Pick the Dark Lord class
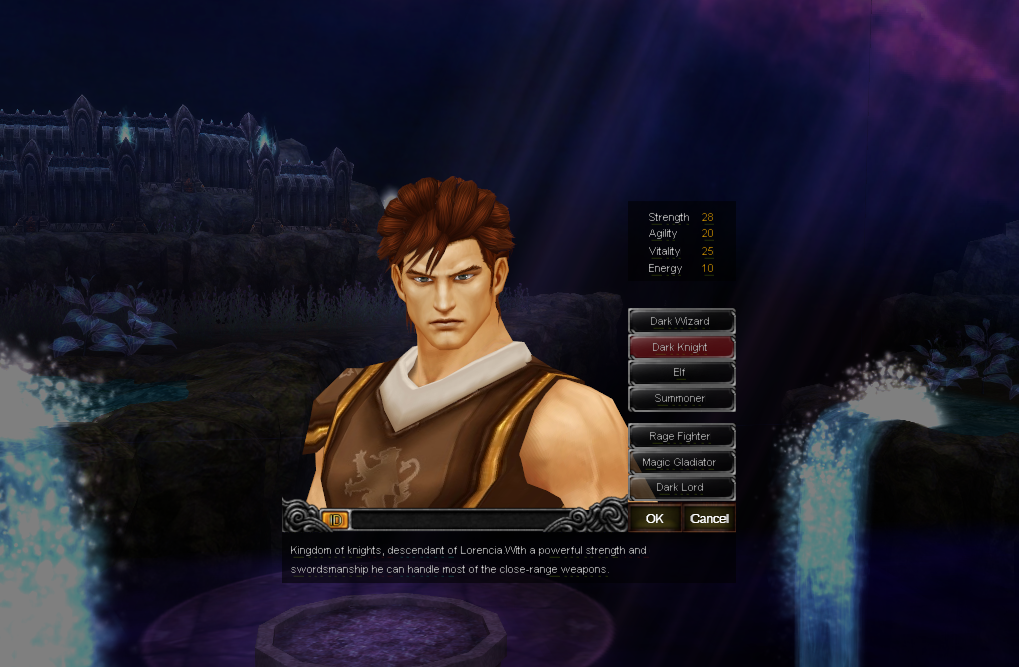The height and width of the screenshot is (667, 1019). point(681,487)
